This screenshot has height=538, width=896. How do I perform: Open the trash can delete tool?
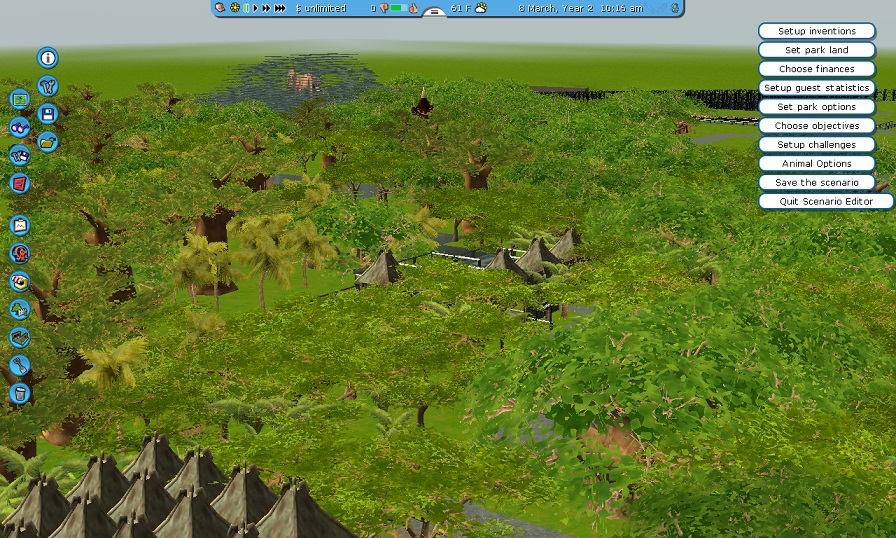[20, 393]
